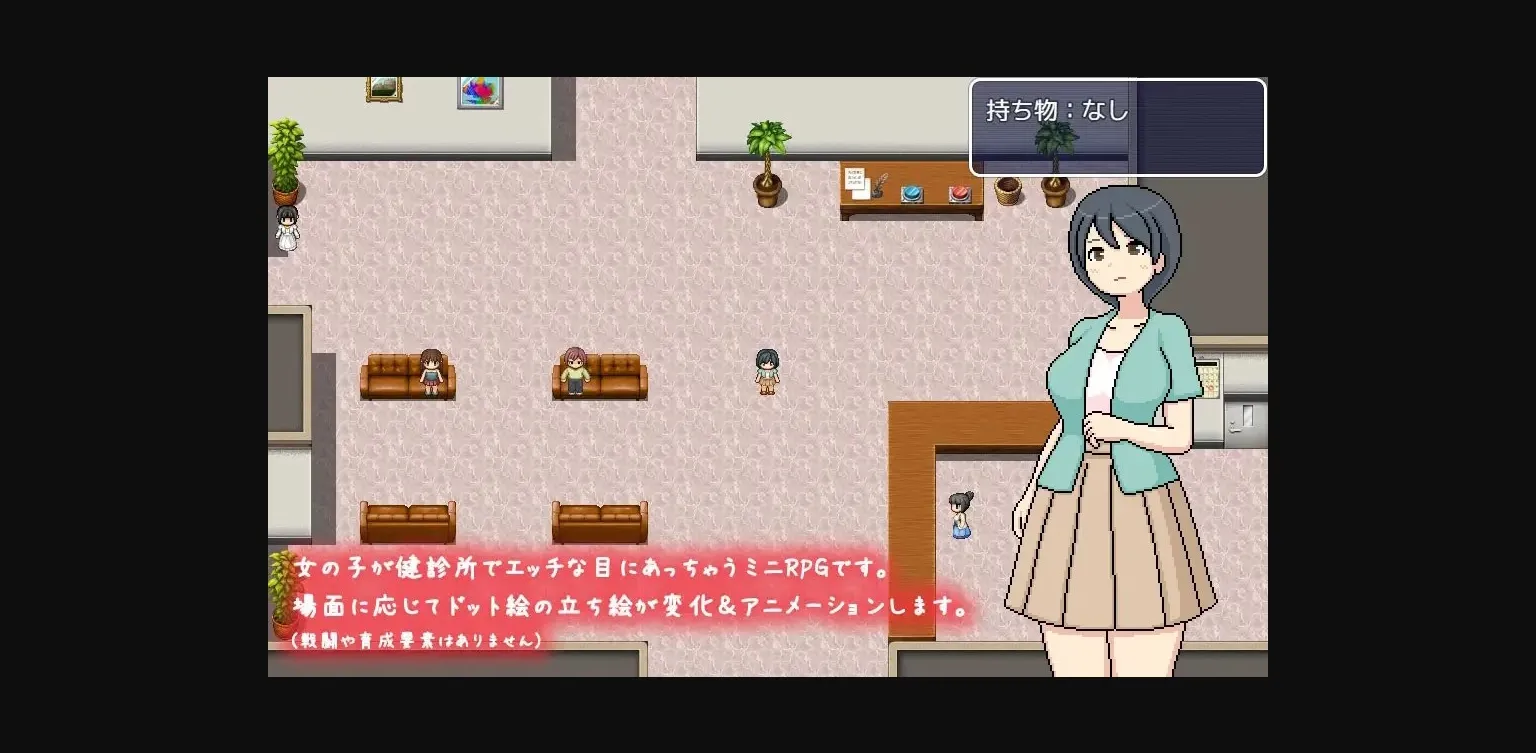
Task: Select the wastebasket beside the potted plant
Action: point(1007,190)
